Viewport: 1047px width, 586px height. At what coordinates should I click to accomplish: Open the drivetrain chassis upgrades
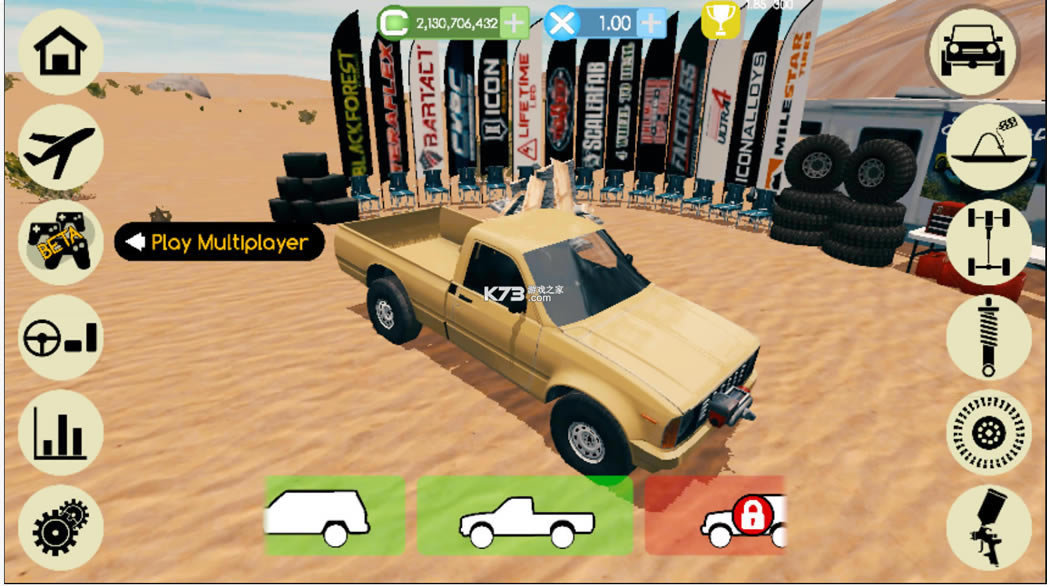988,243
